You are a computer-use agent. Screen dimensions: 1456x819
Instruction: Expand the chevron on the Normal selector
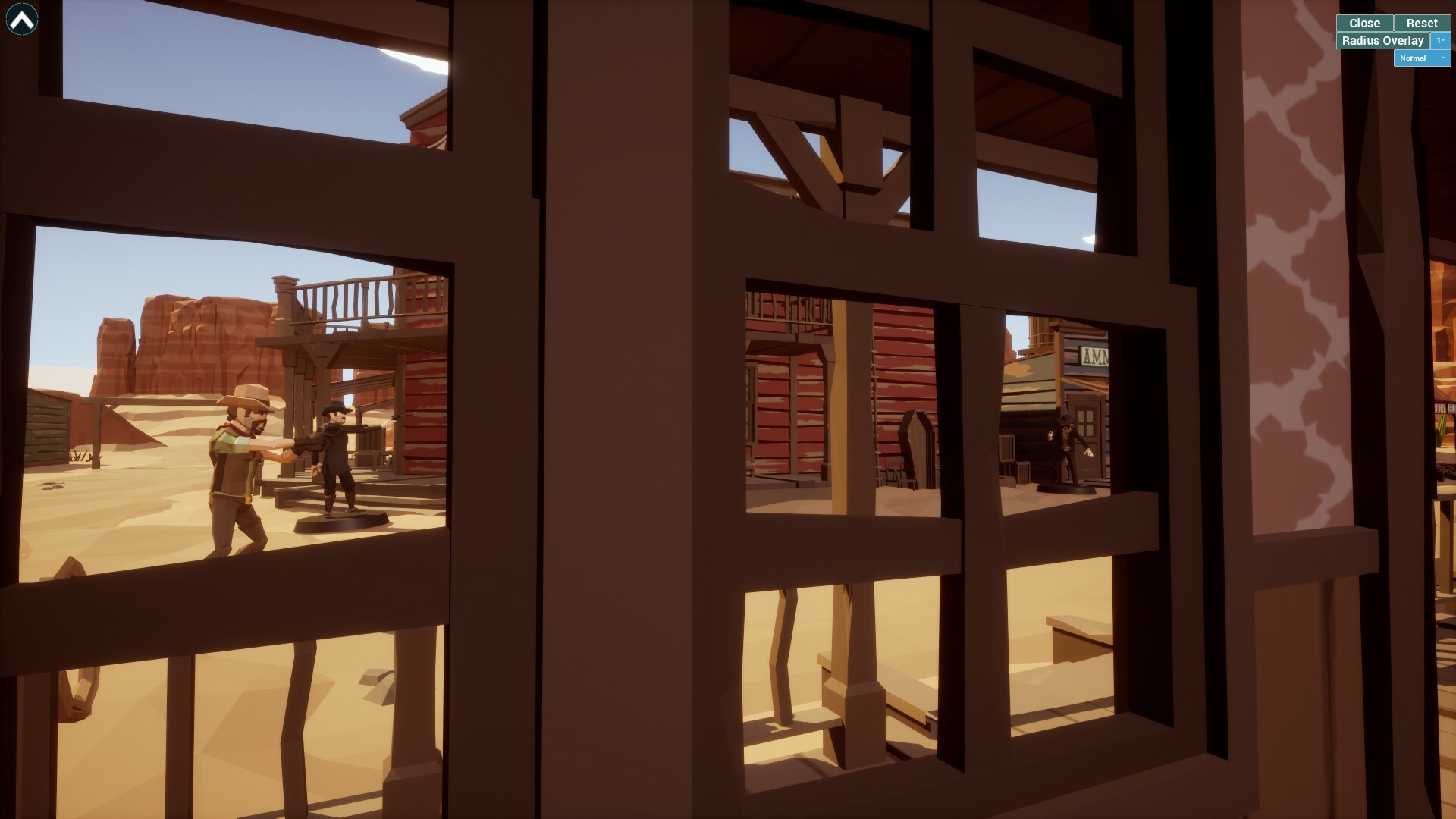point(1443,58)
